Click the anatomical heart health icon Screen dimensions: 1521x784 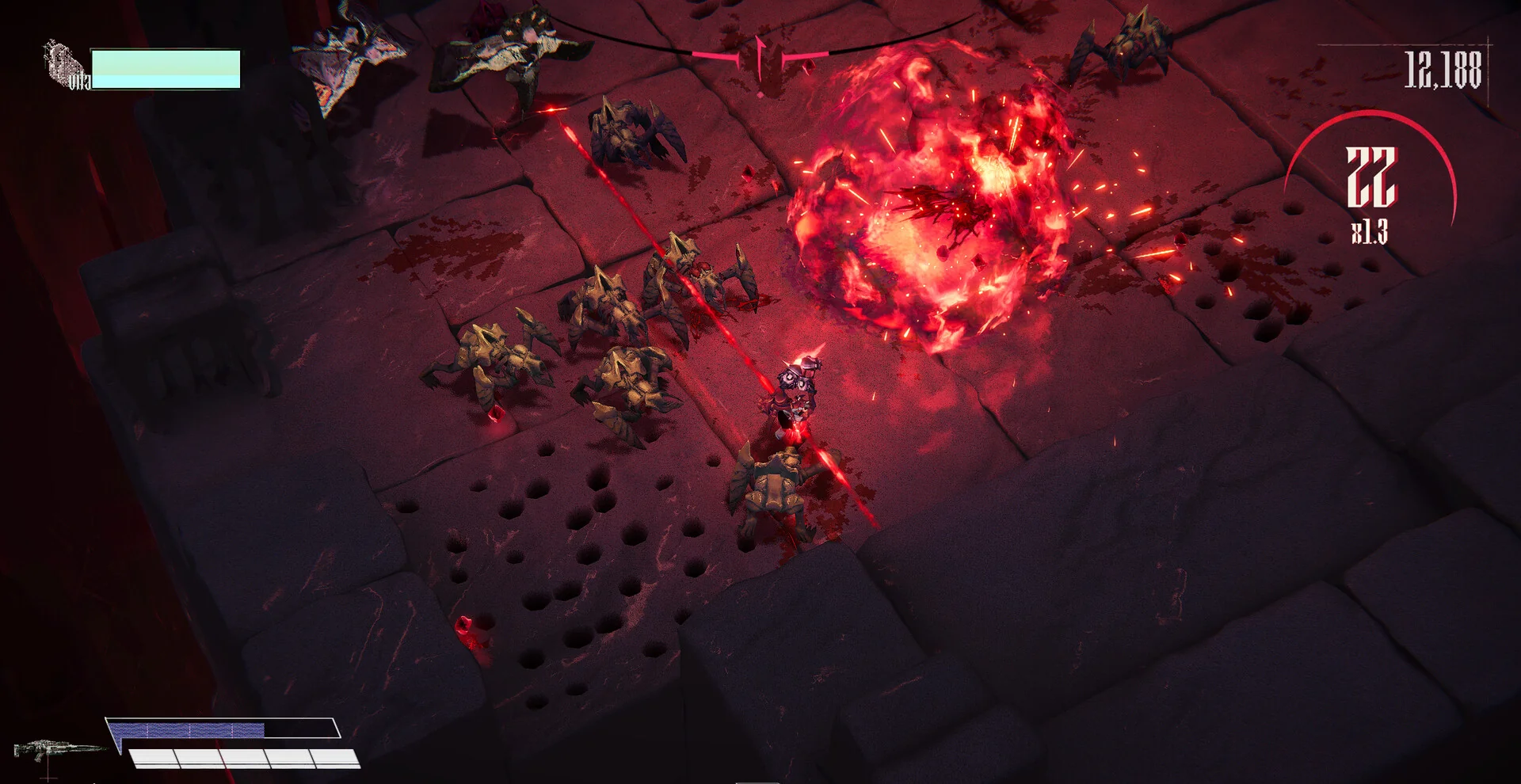[64, 63]
